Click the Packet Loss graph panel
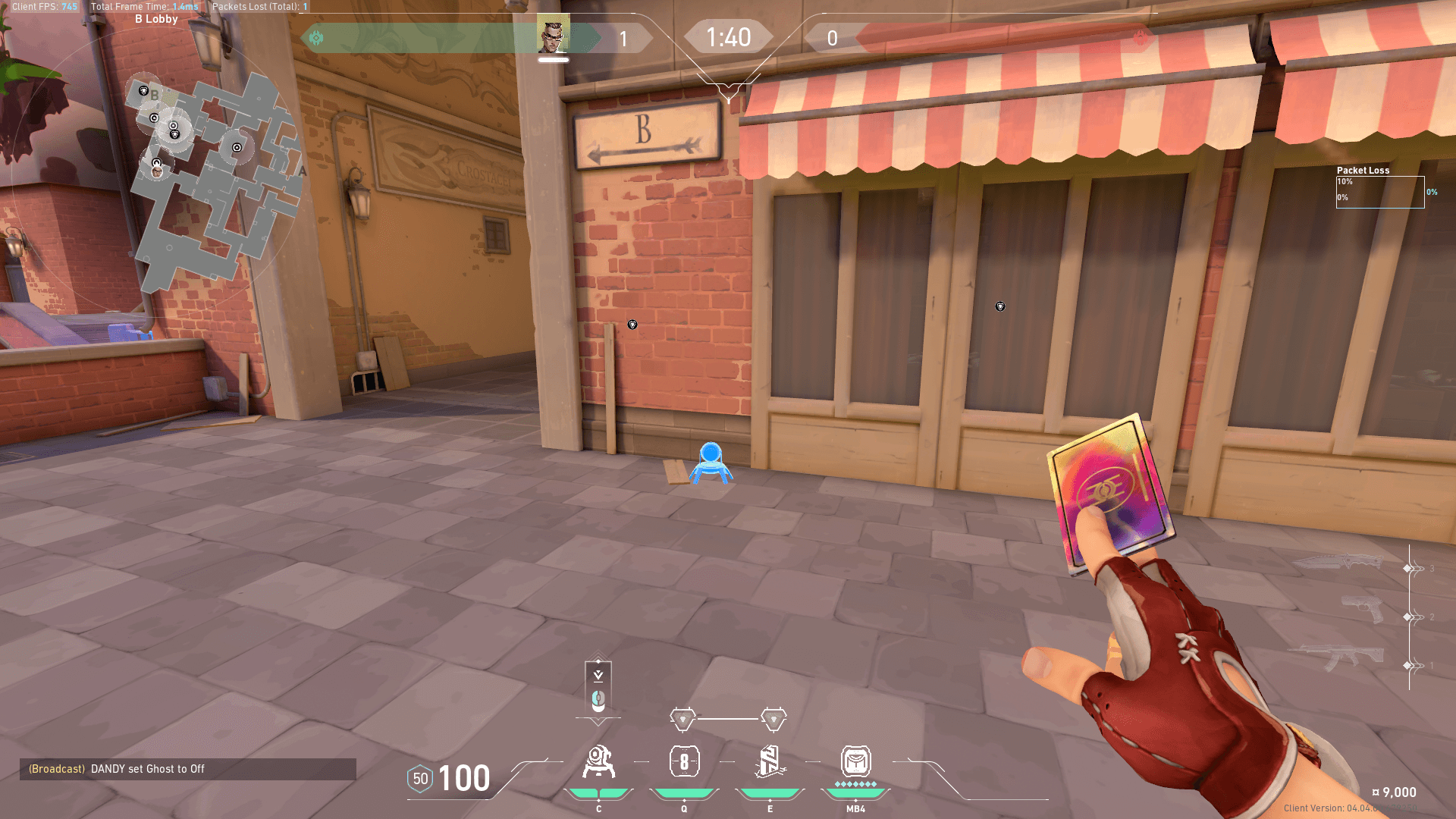This screenshot has height=819, width=1456. coord(1379,191)
